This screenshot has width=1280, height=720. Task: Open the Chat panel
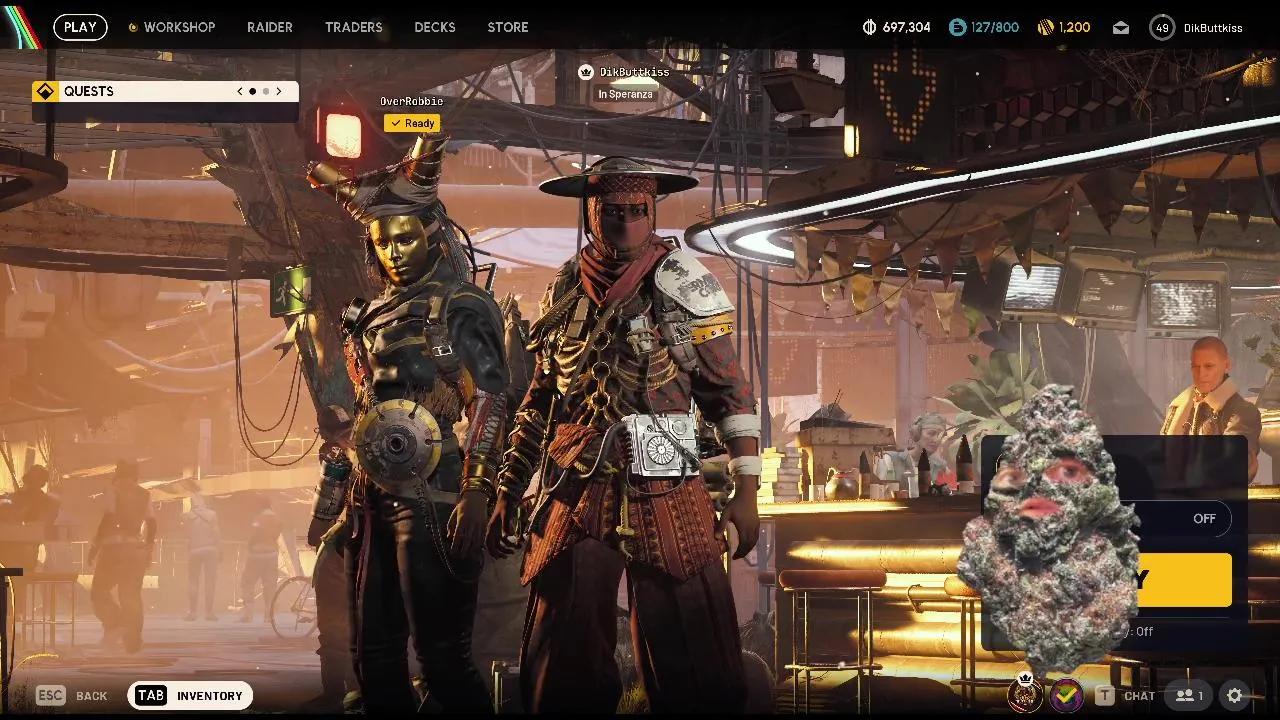(1127, 695)
